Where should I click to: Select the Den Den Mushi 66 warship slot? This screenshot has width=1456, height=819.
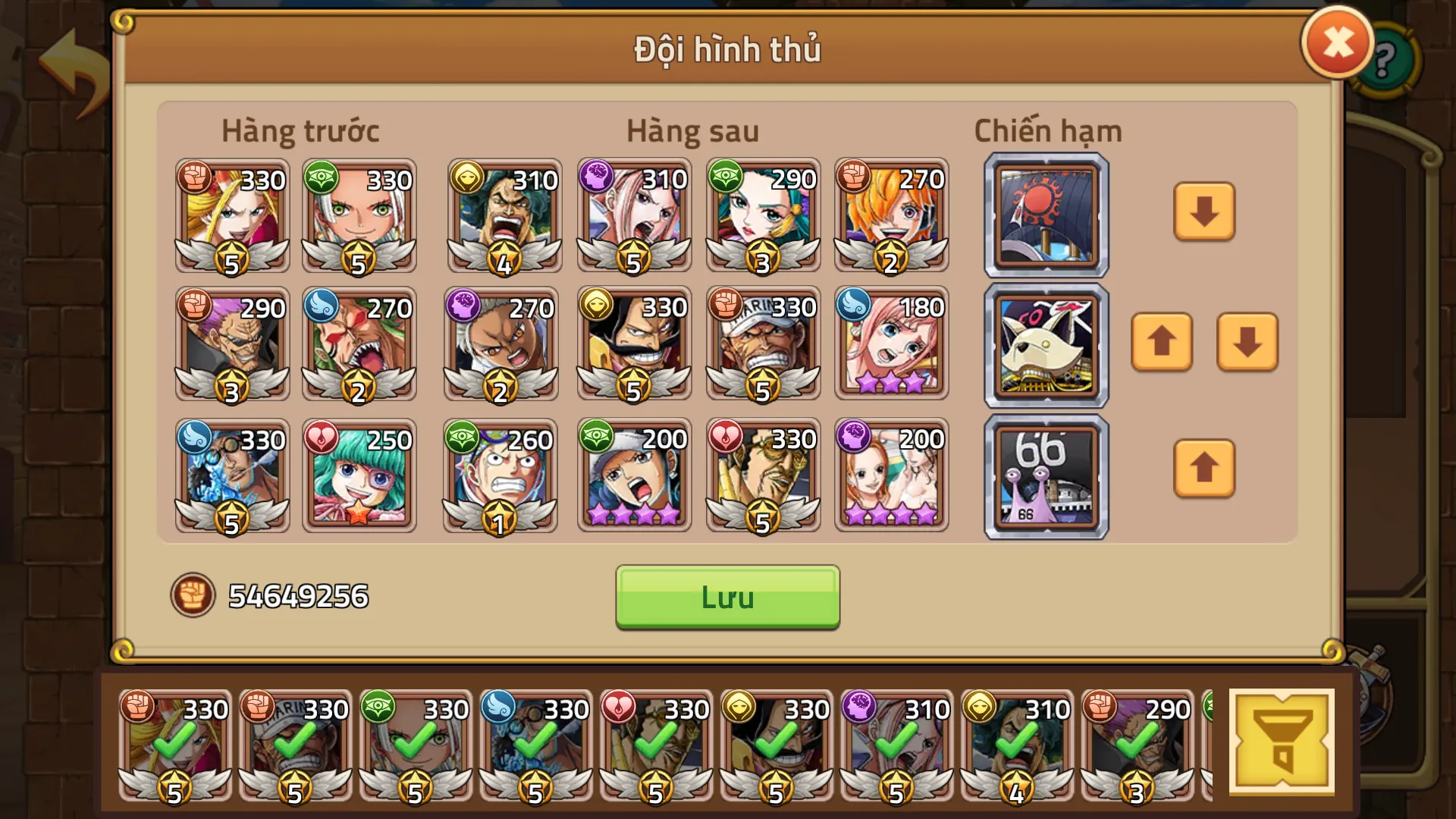(1045, 475)
